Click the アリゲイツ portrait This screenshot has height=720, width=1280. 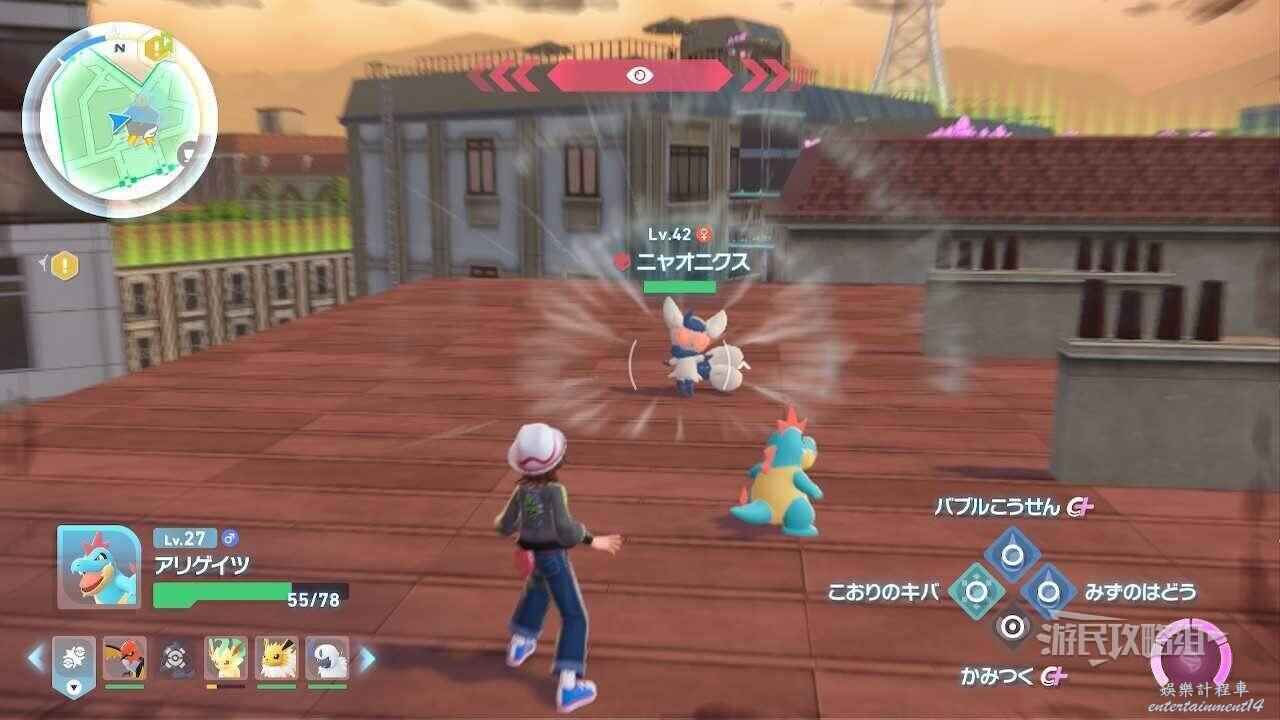98,566
